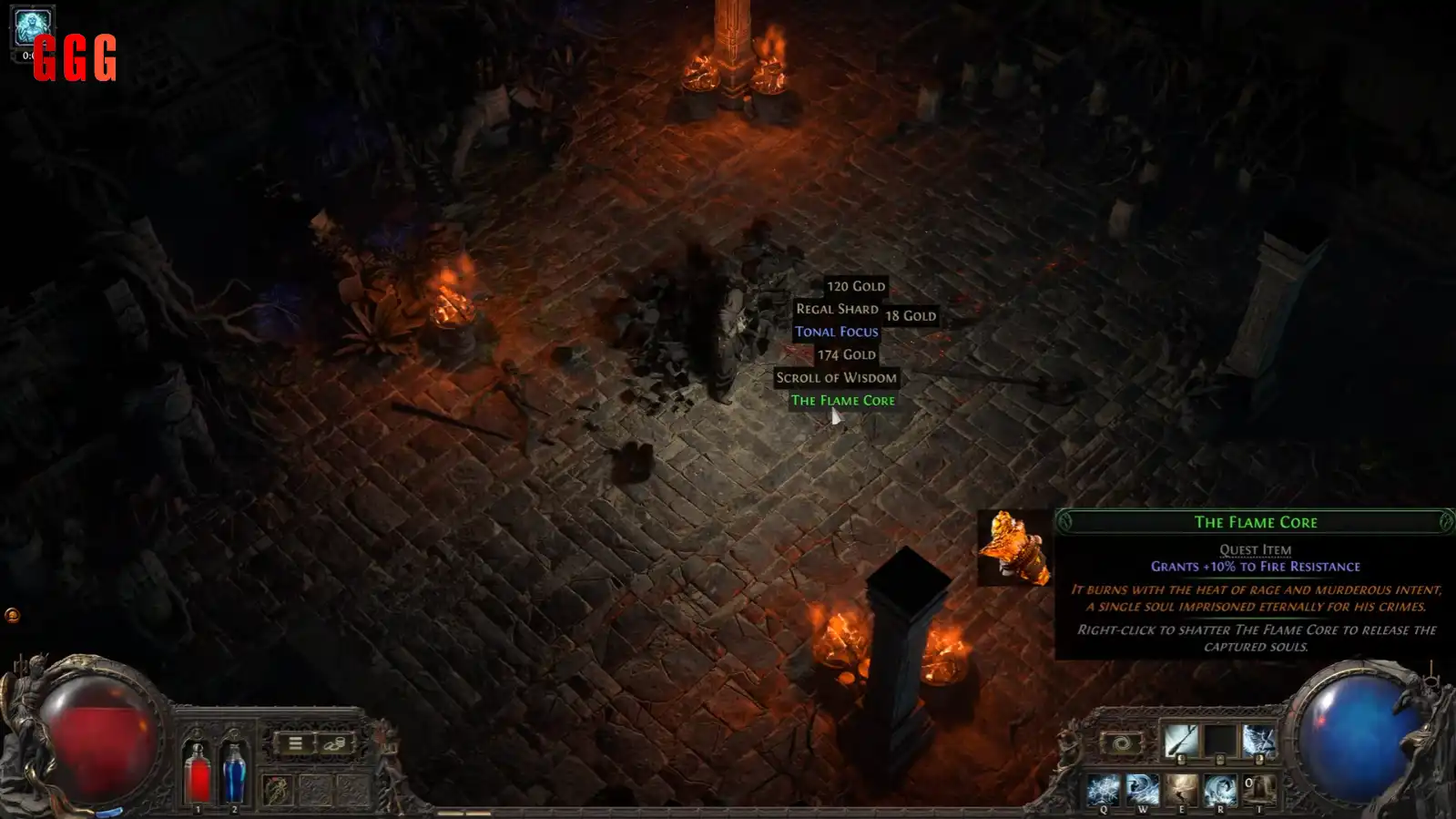Click the icy figure buff icon
1456x819 pixels.
33,27
